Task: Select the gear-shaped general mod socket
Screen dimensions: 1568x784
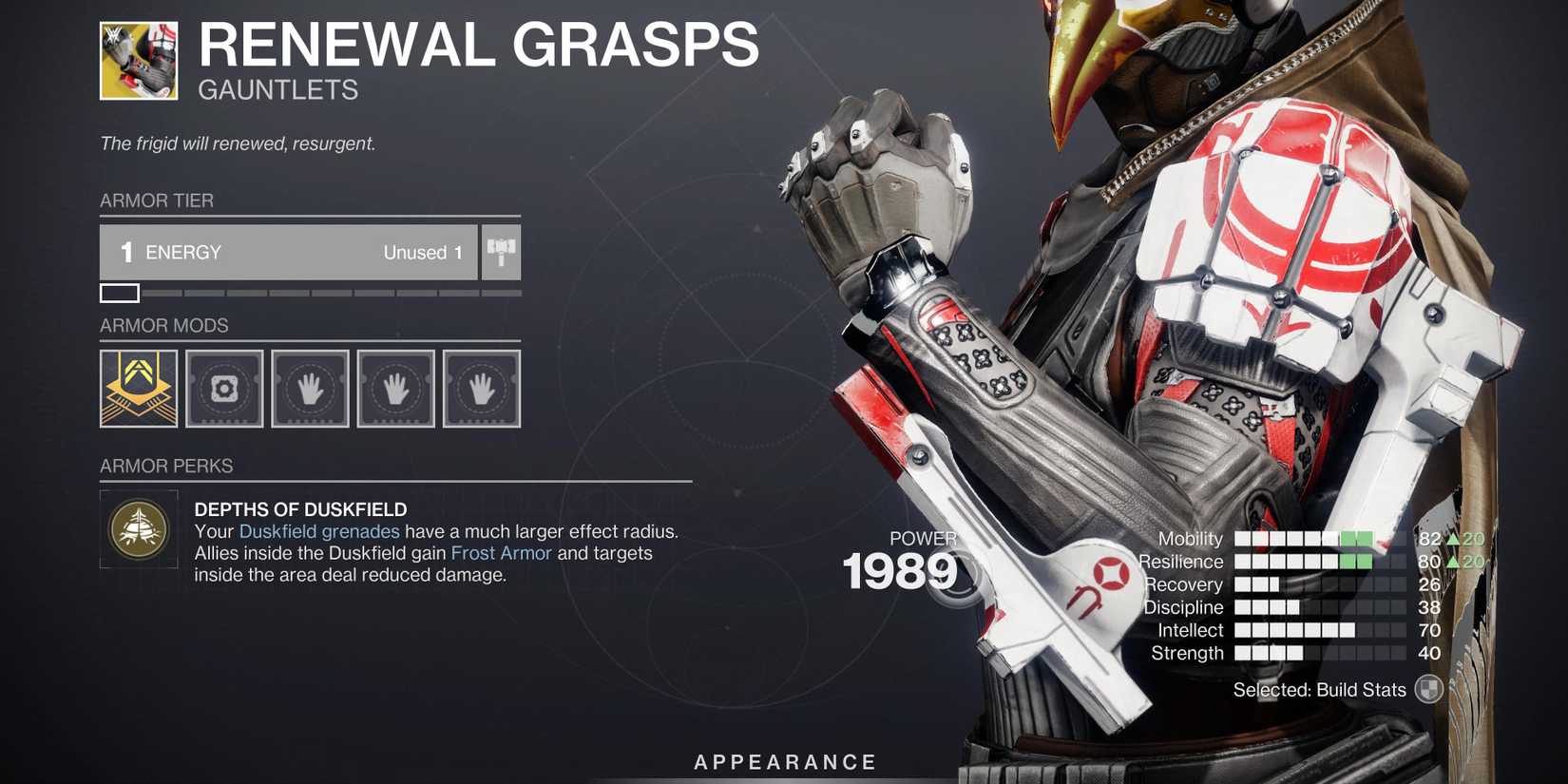Action: point(224,389)
